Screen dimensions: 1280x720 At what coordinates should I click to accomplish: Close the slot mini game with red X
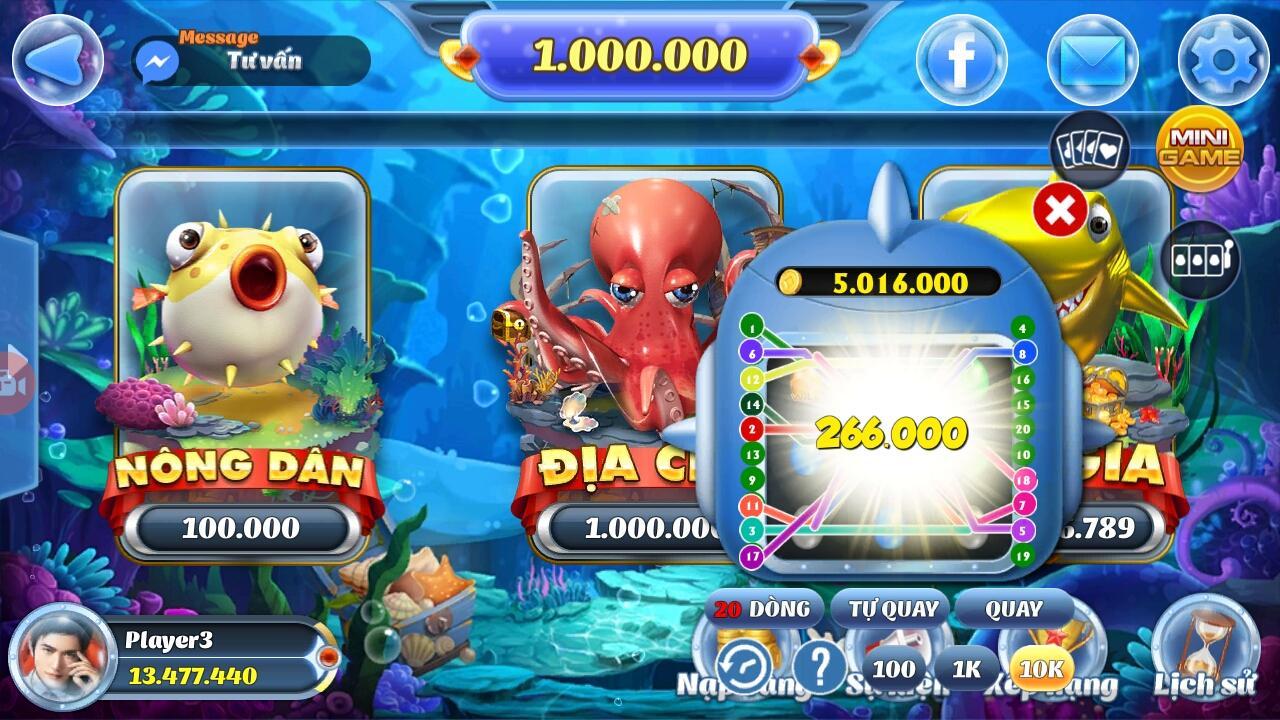pyautogui.click(x=1060, y=210)
